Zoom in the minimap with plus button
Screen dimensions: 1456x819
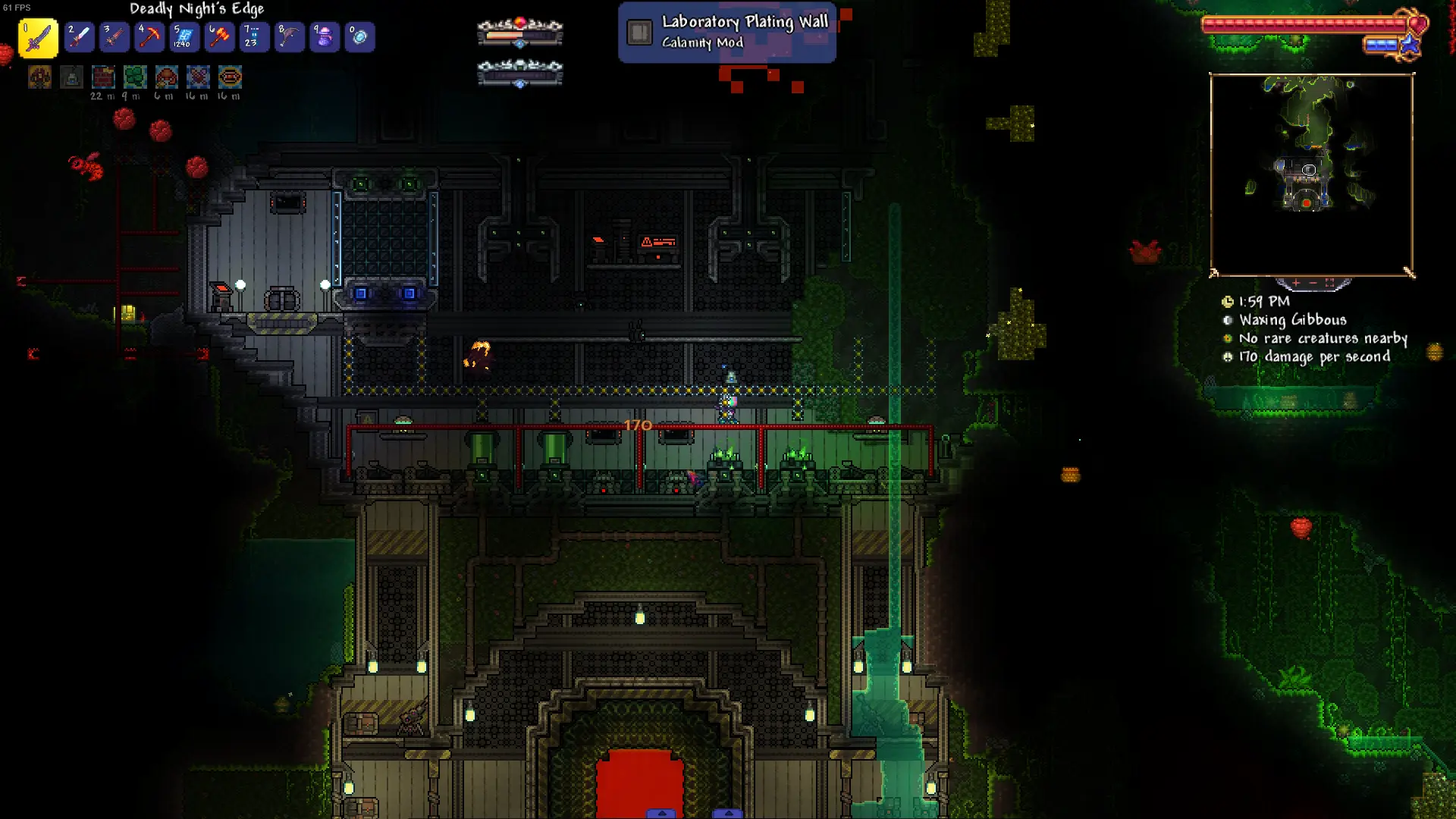(1296, 283)
